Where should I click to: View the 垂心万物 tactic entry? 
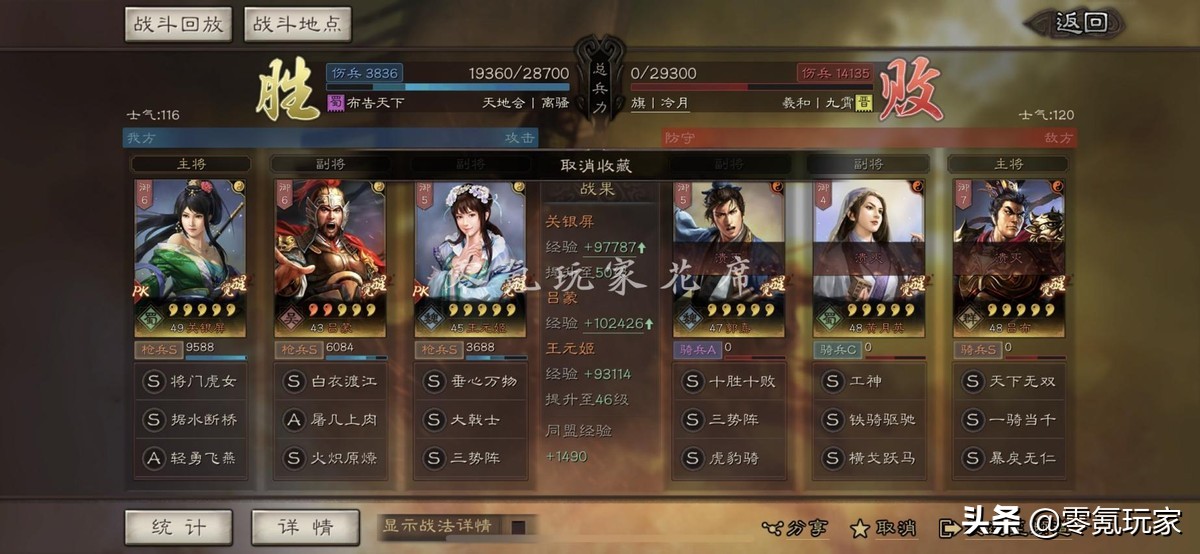point(470,381)
